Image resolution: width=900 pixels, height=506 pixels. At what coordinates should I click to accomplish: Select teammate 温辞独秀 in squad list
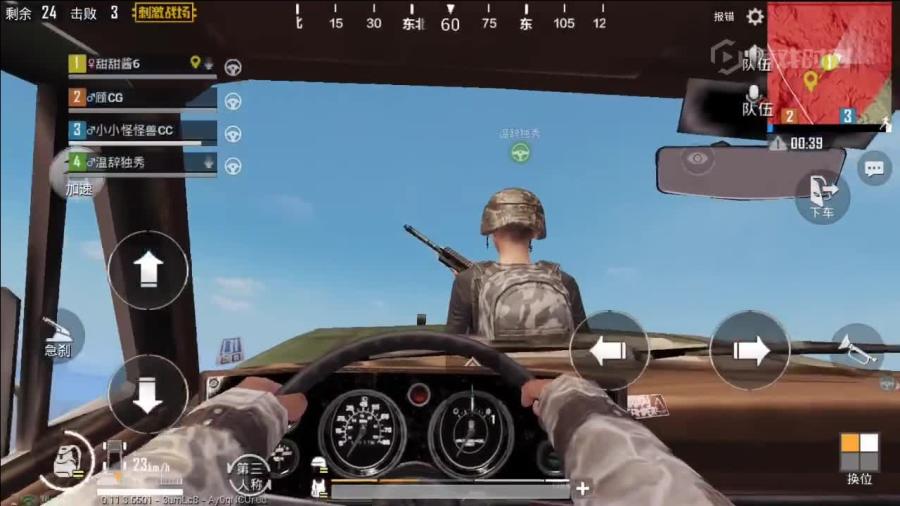tap(140, 162)
